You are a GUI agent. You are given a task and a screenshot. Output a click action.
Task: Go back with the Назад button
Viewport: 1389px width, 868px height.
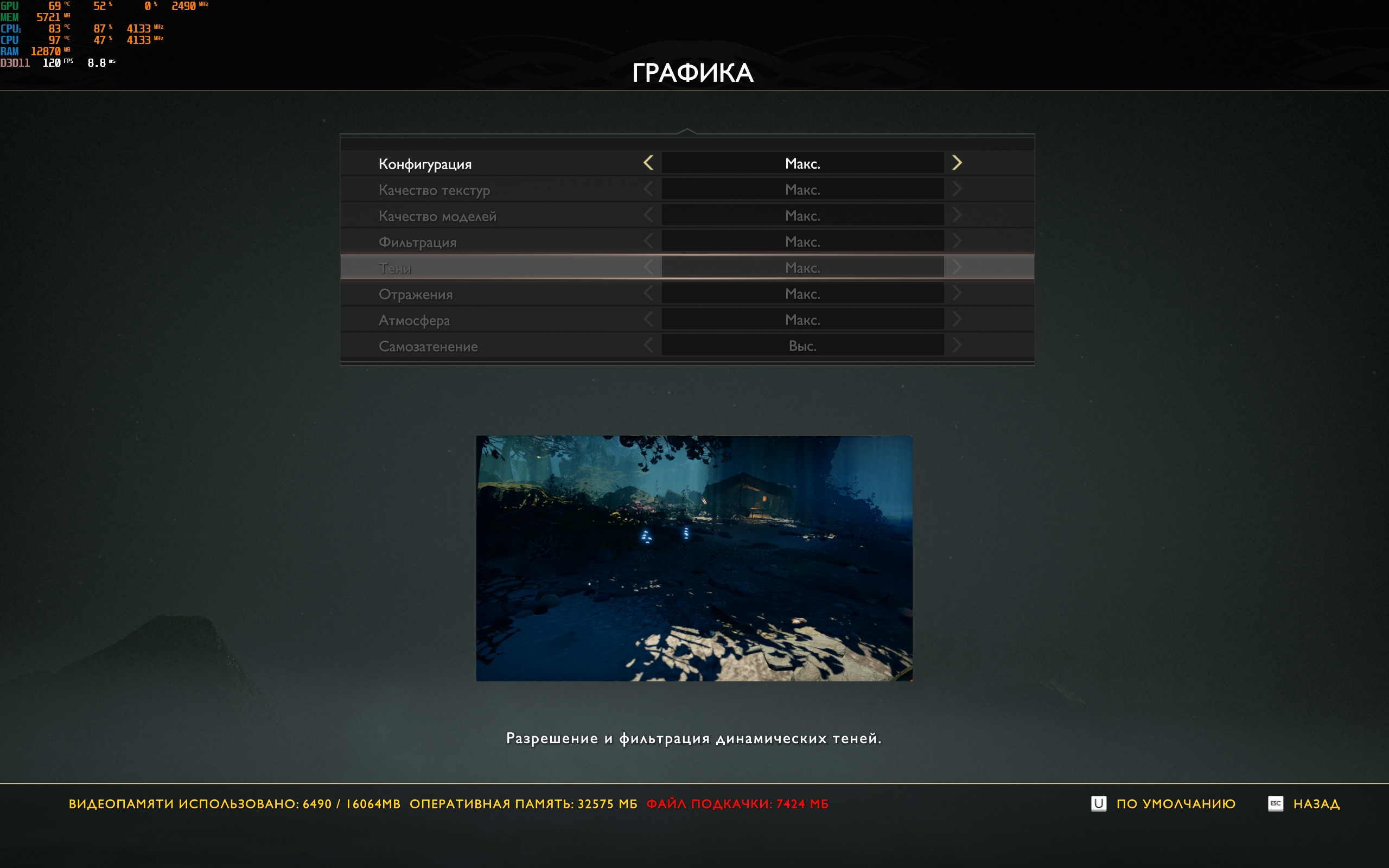pos(1316,803)
